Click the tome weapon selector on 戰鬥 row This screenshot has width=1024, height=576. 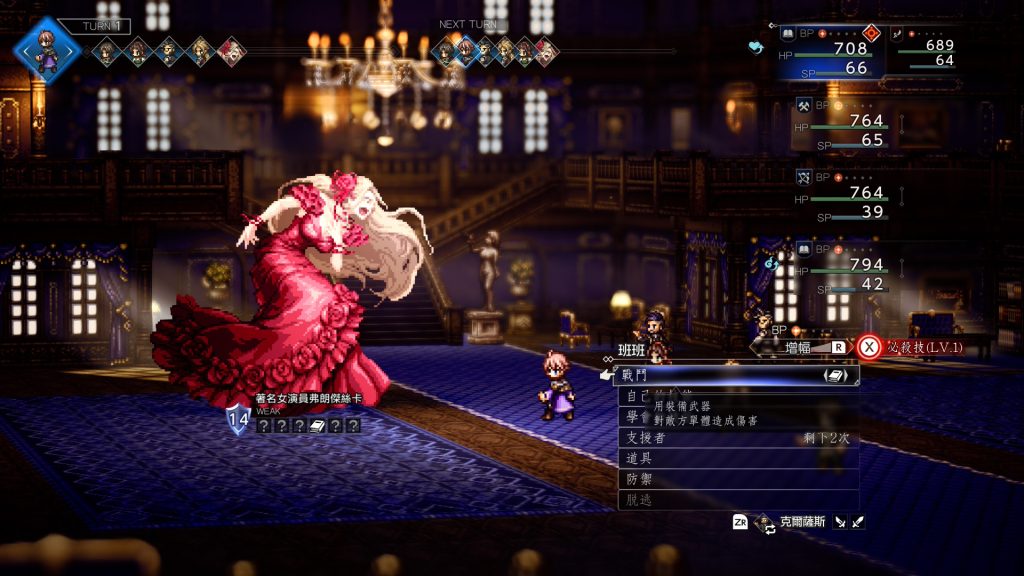coord(835,375)
